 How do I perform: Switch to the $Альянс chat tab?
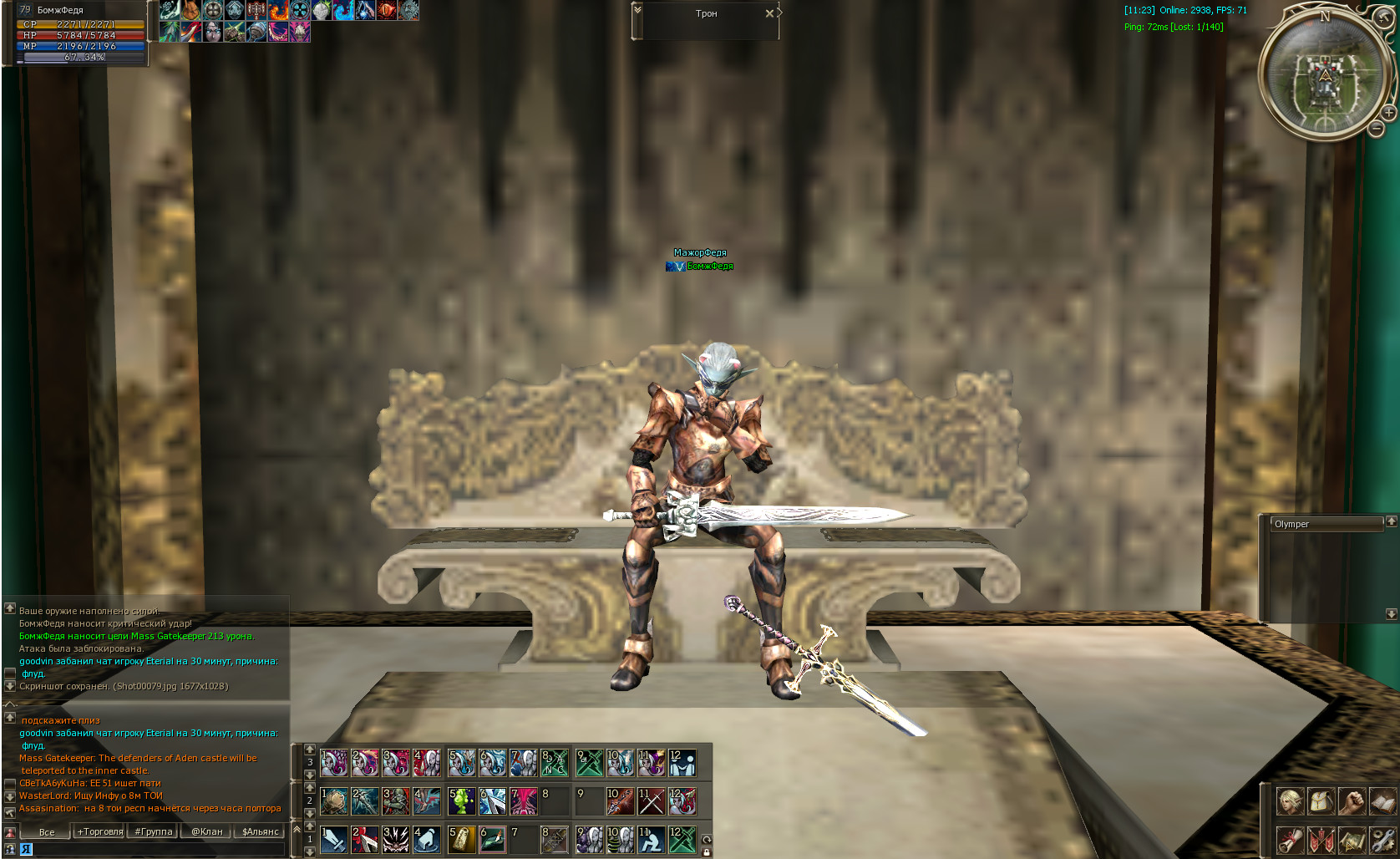coord(261,831)
